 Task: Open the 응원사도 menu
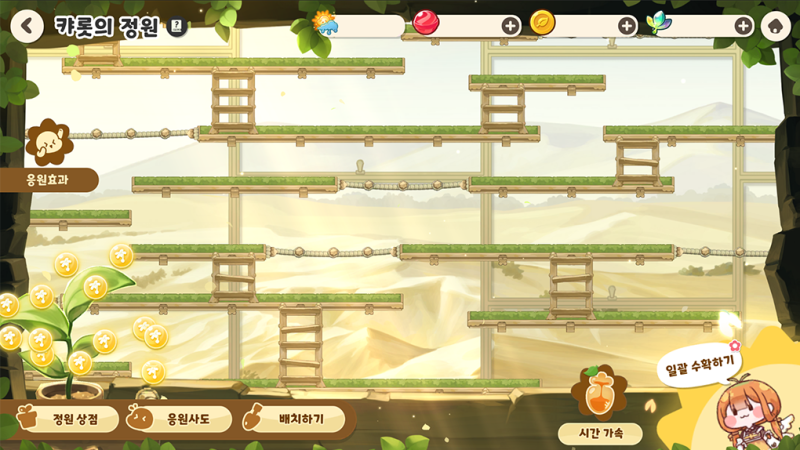[x=180, y=419]
